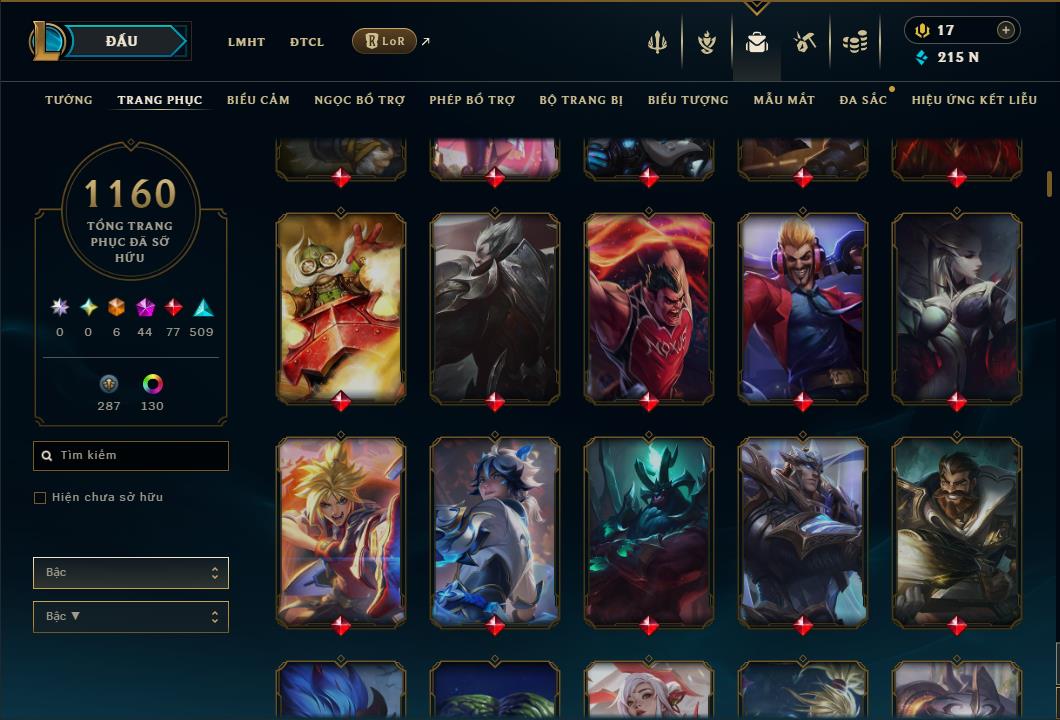The image size is (1060, 720).
Task: Switch to the ĐTCL game mode
Action: (307, 42)
